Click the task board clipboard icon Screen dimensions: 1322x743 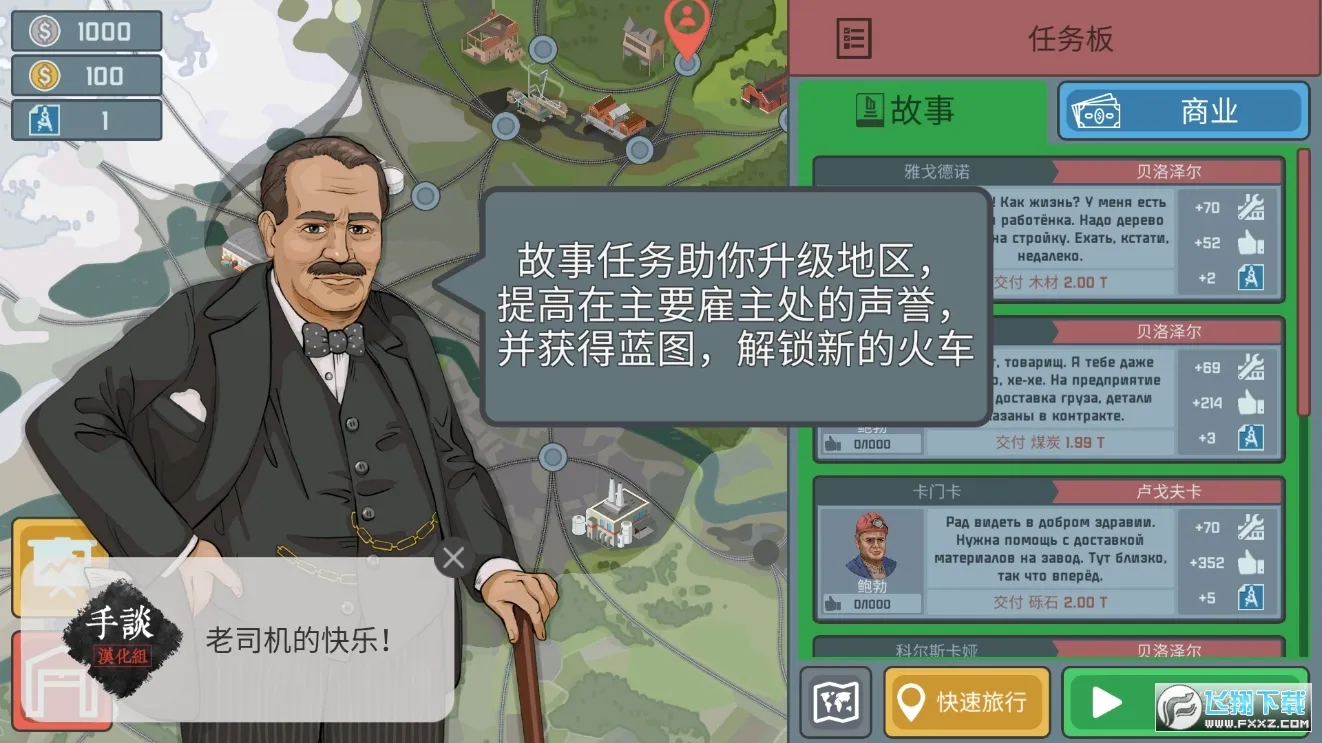[855, 39]
